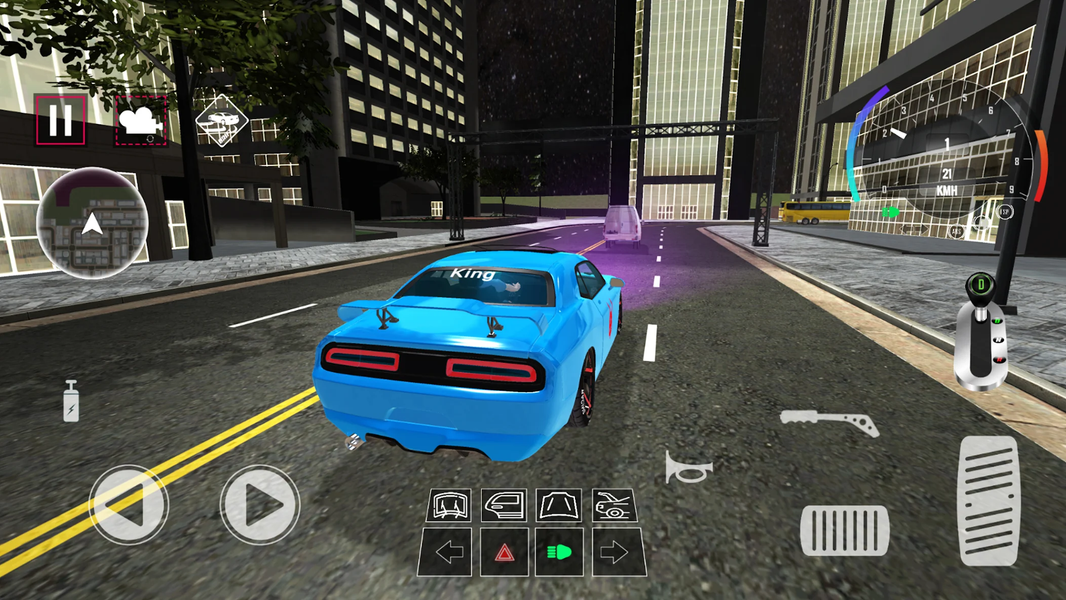Open the car hood
Screen dimensions: 1066x600
[x=559, y=505]
